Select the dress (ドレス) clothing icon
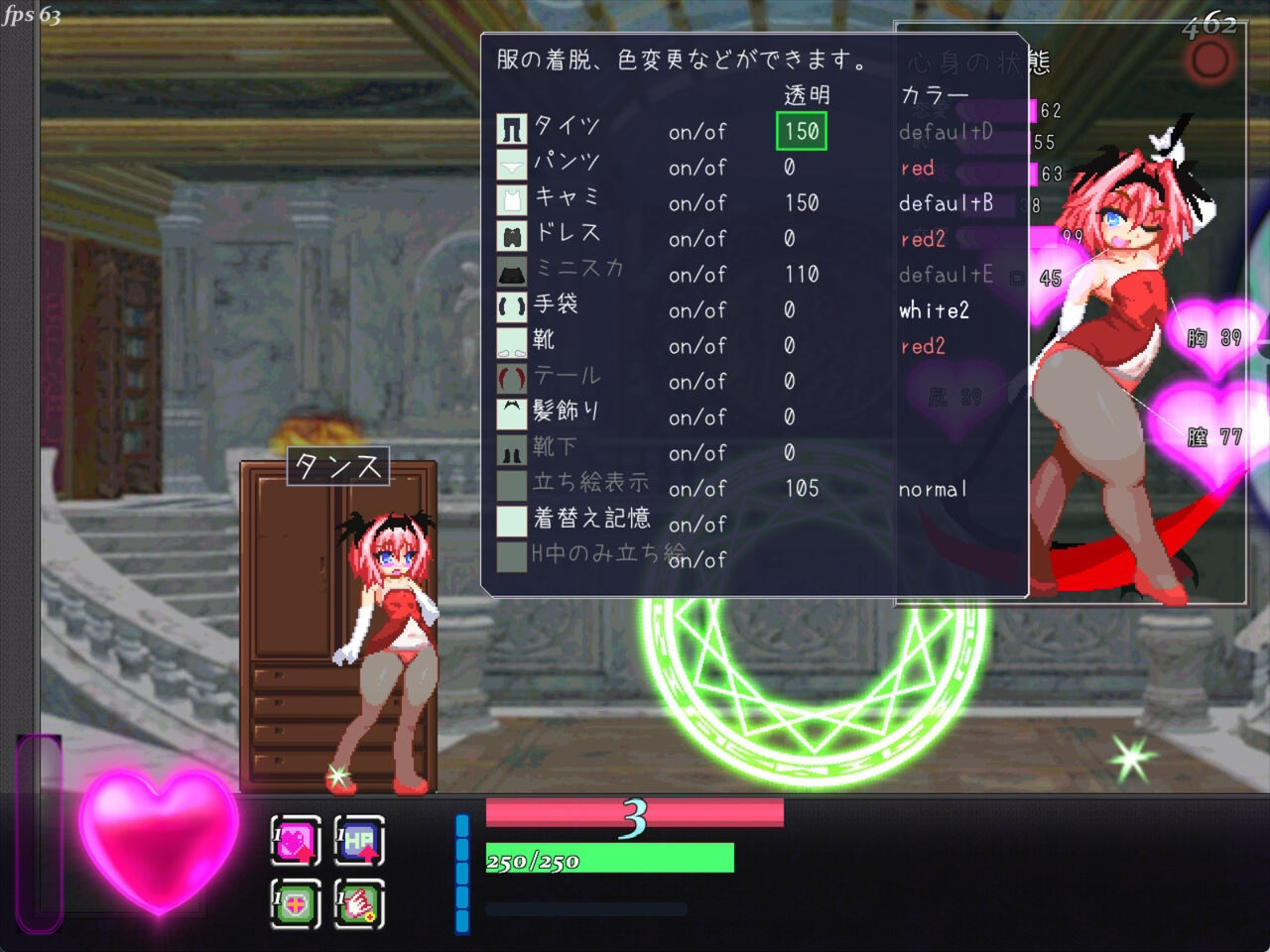 (512, 237)
